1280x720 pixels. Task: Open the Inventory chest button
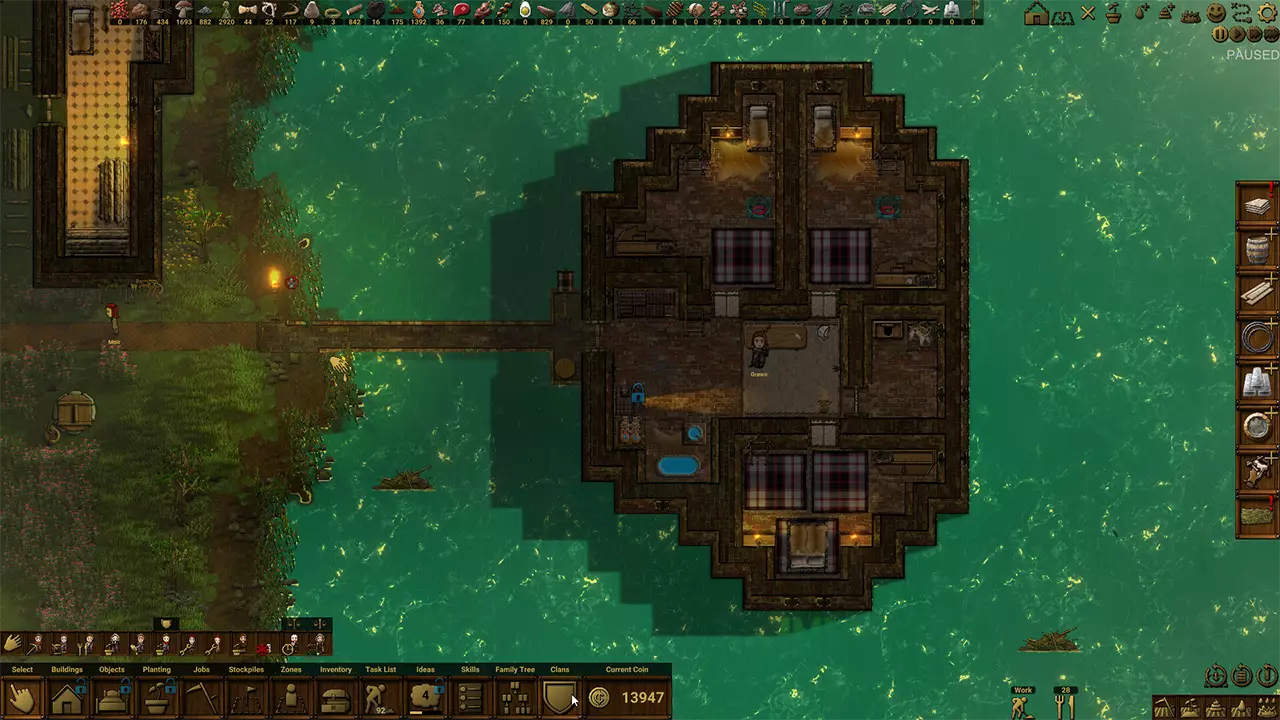tap(335, 697)
